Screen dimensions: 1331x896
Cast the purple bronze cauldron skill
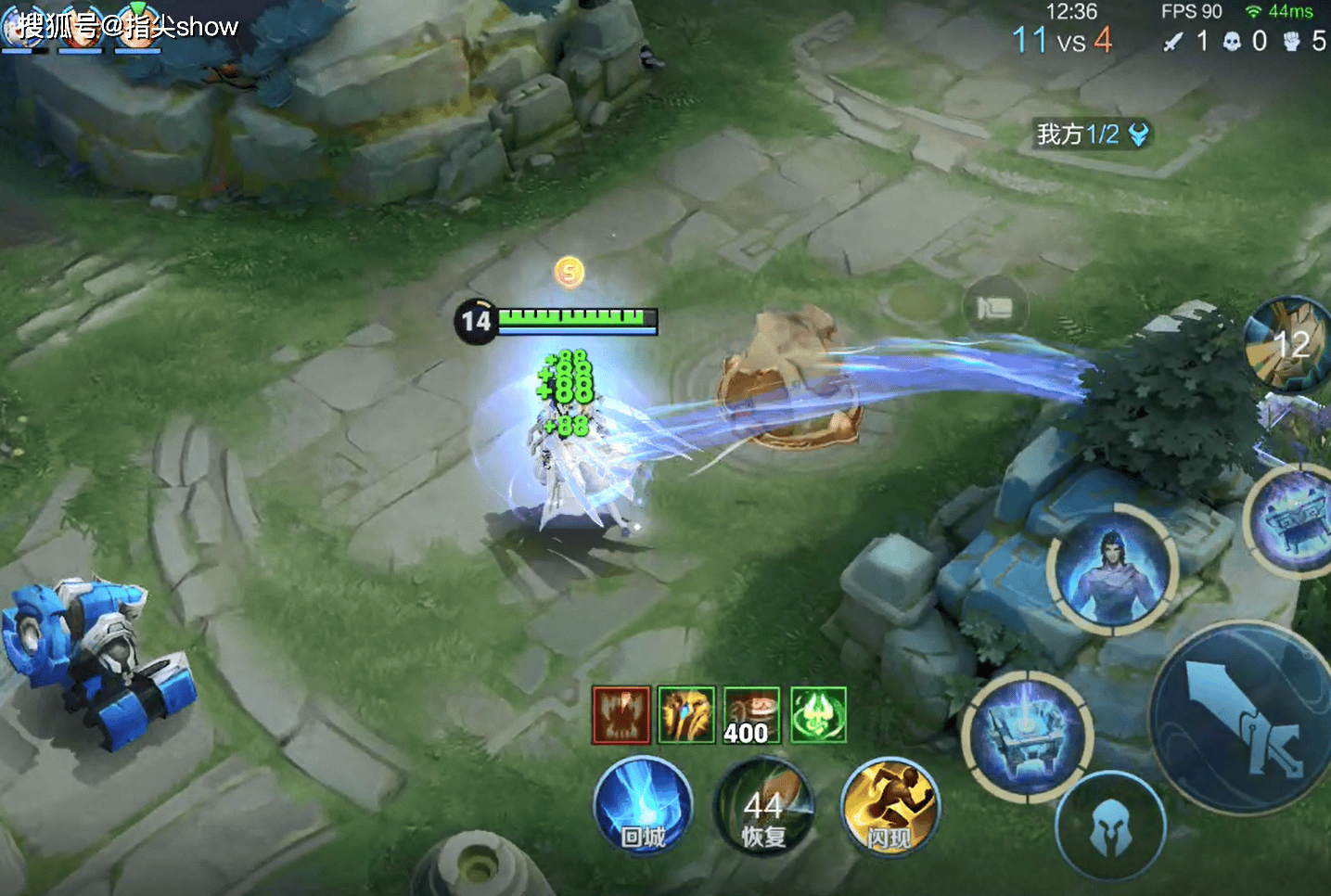click(1294, 521)
